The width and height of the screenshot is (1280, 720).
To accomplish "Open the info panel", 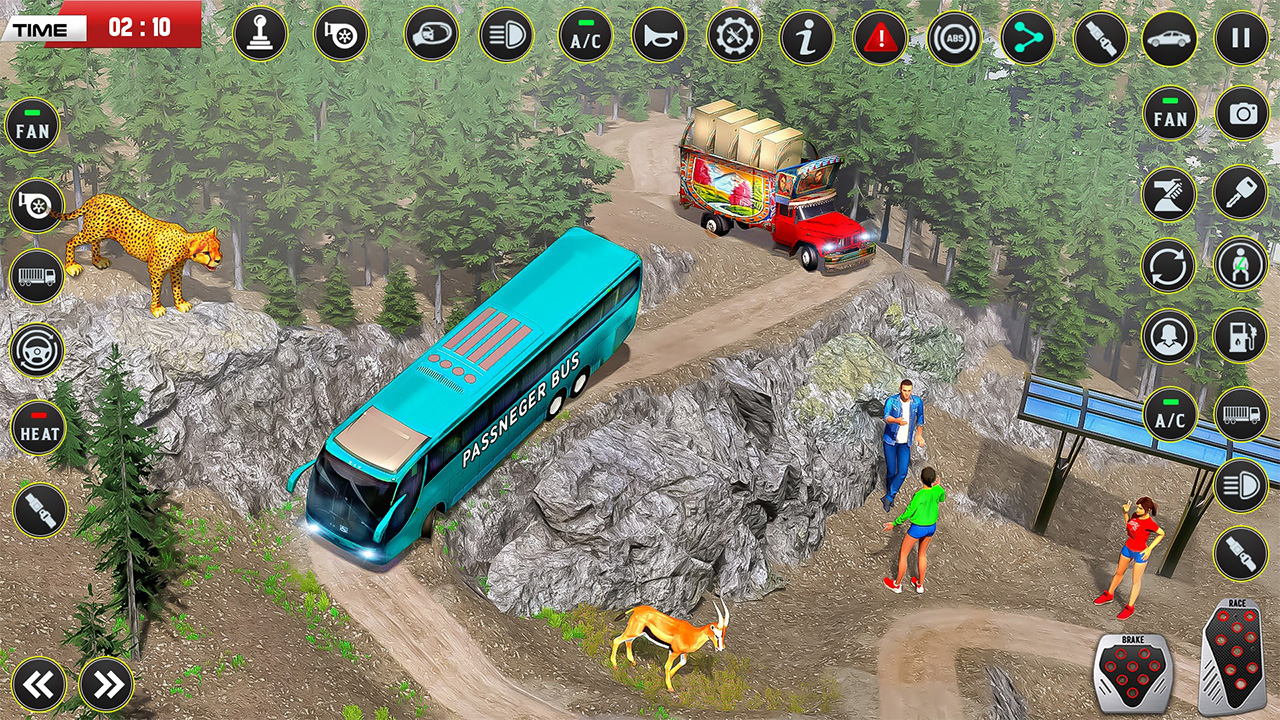I will tap(807, 37).
